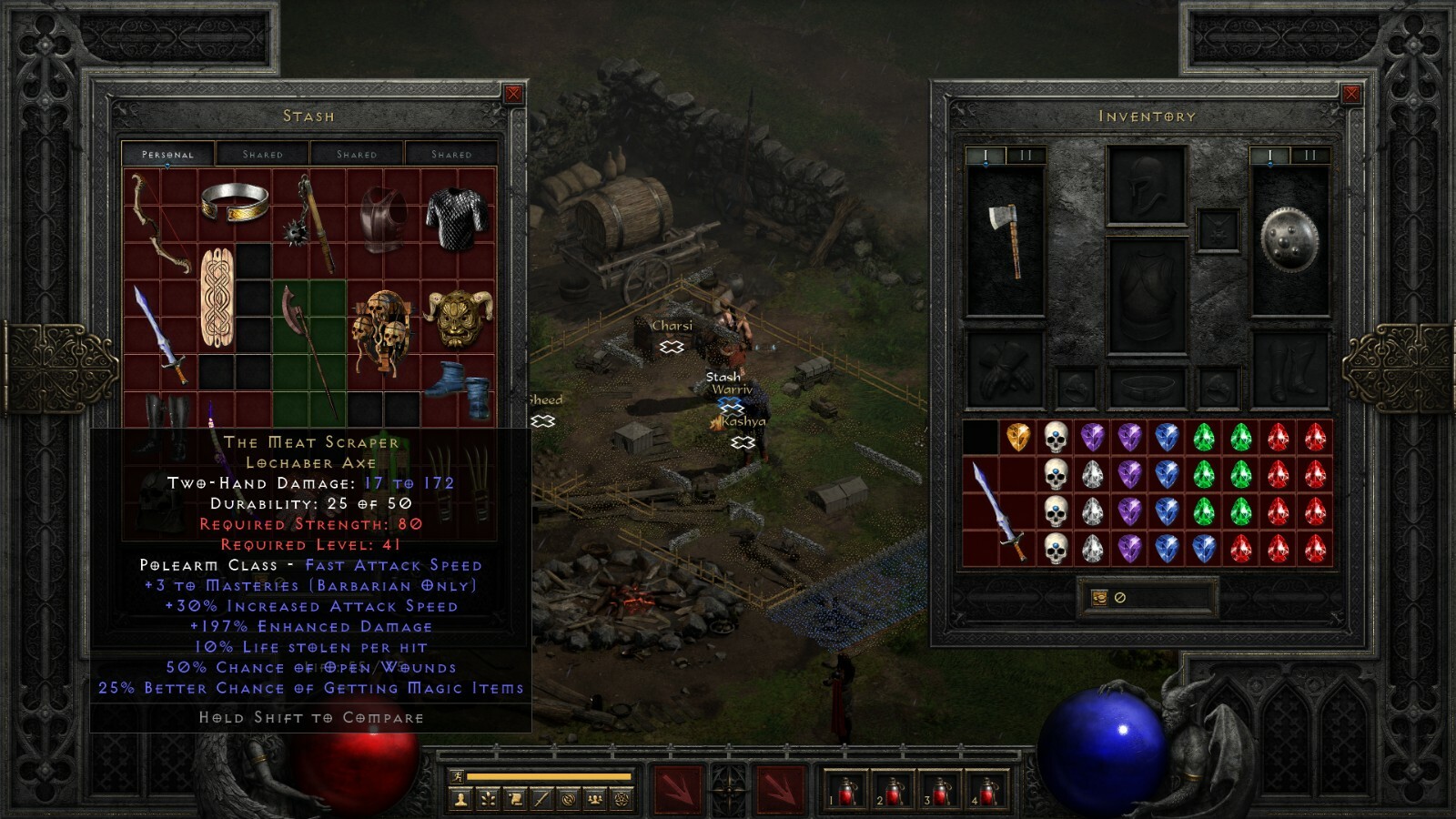Open the quest log scroll icon

pyautogui.click(x=513, y=799)
